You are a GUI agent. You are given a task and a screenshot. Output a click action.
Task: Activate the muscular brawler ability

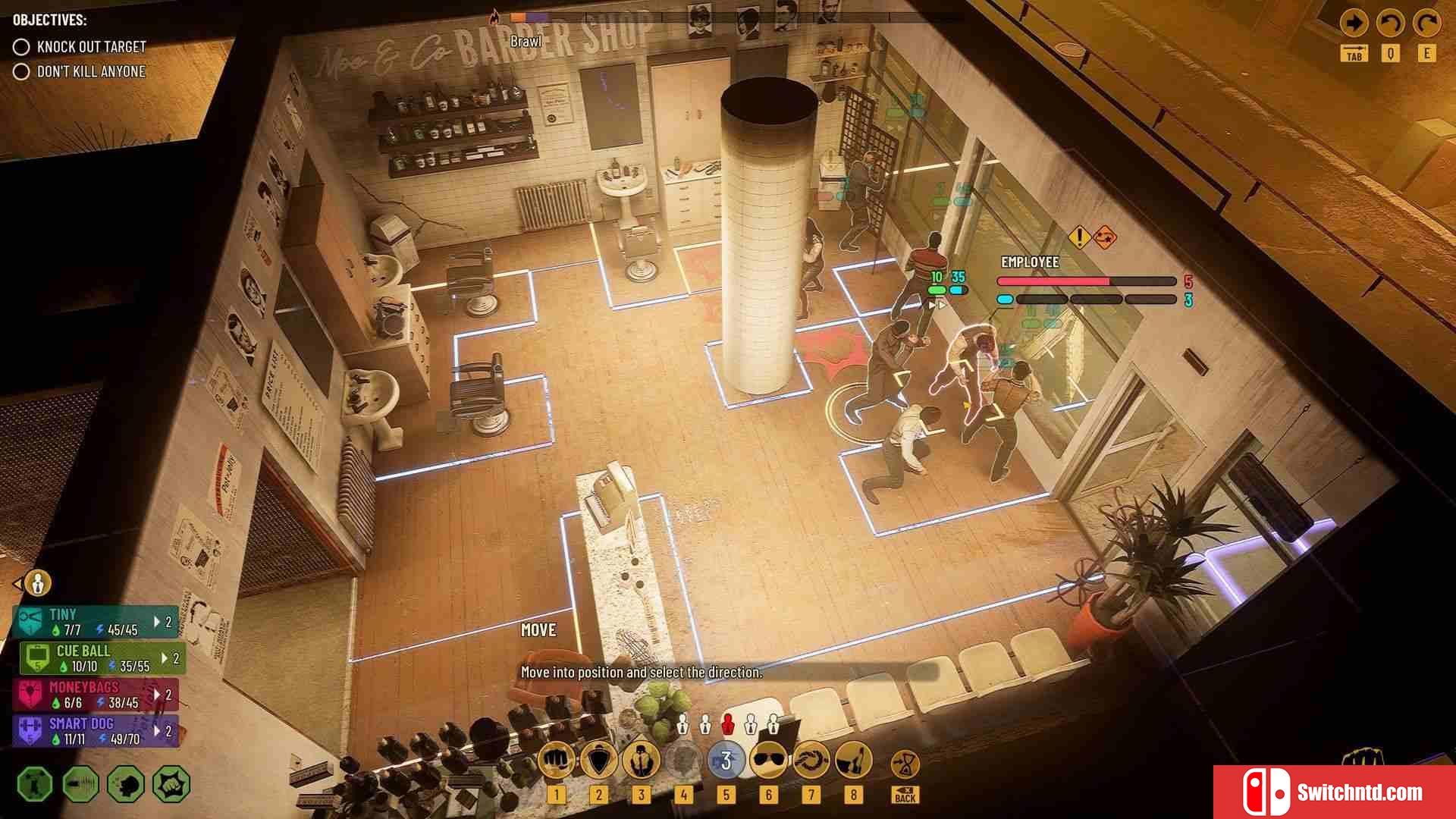pyautogui.click(x=641, y=760)
